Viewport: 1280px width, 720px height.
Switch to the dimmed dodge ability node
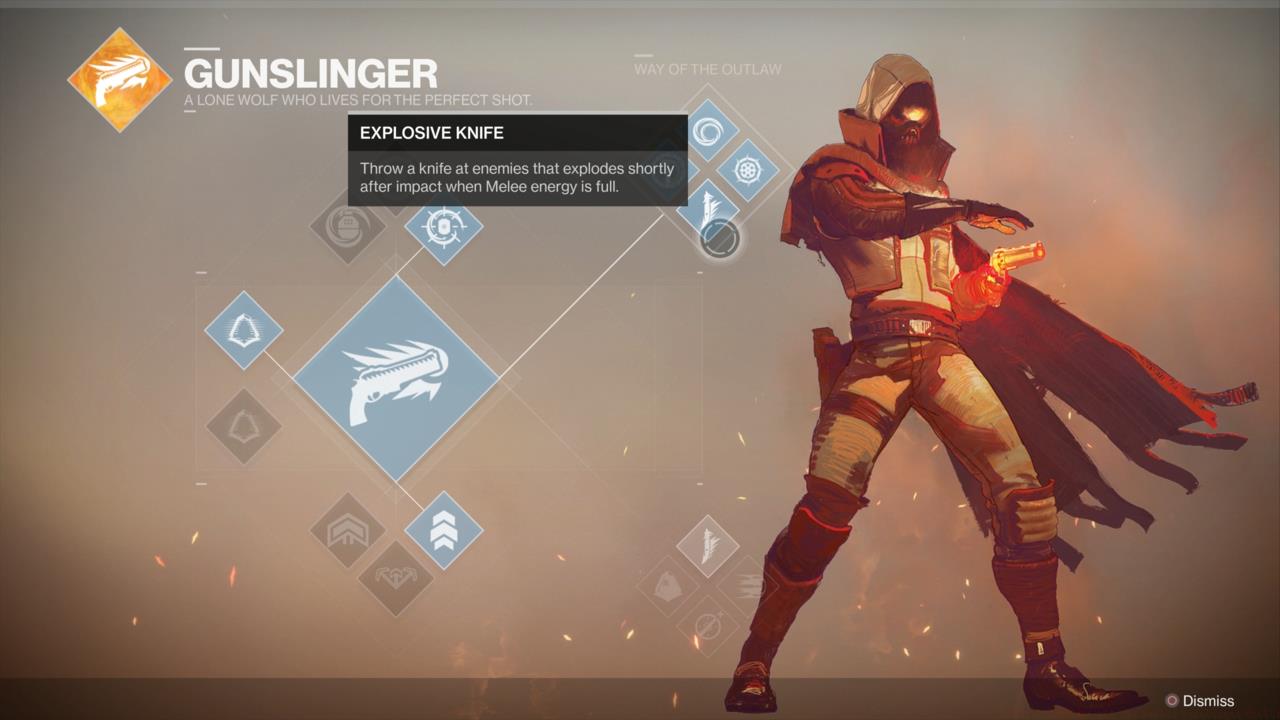point(243,427)
